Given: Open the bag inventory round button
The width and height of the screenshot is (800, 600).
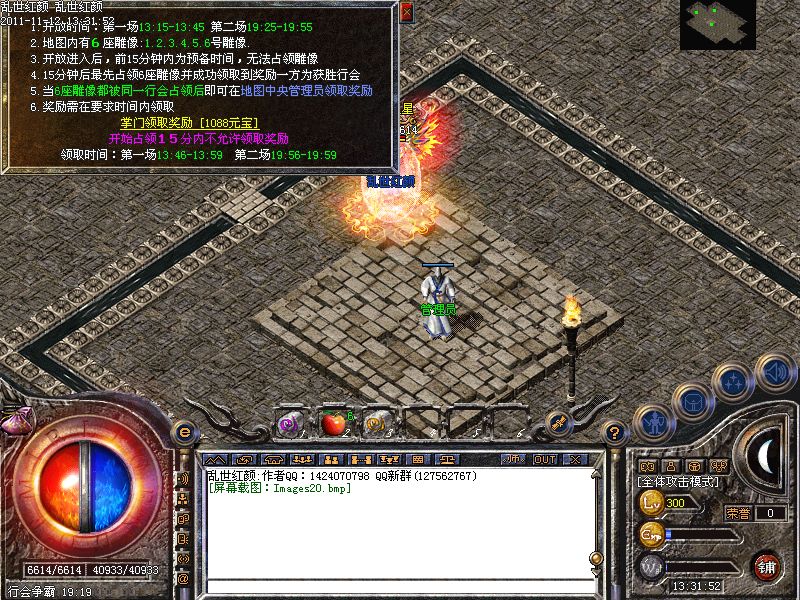Looking at the screenshot, I should (x=691, y=400).
